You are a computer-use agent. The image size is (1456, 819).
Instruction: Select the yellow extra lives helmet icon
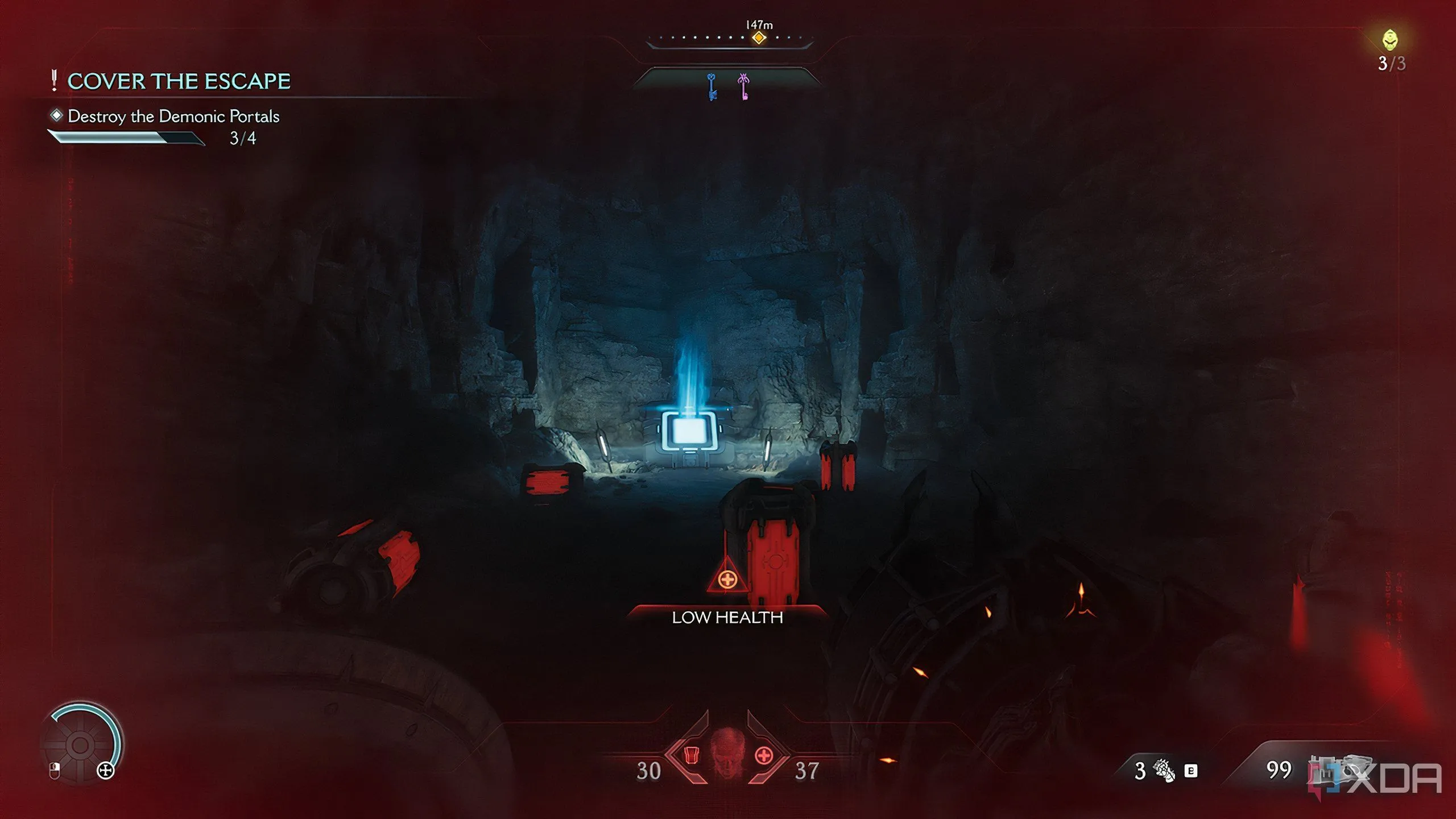pyautogui.click(x=1390, y=40)
